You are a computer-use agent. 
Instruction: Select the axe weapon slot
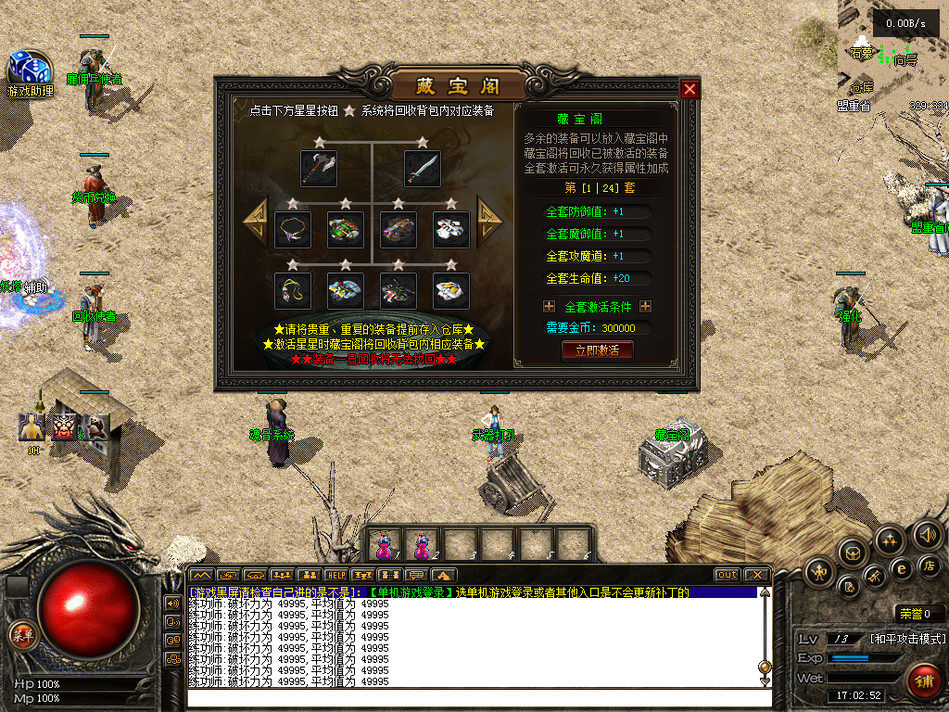(319, 168)
